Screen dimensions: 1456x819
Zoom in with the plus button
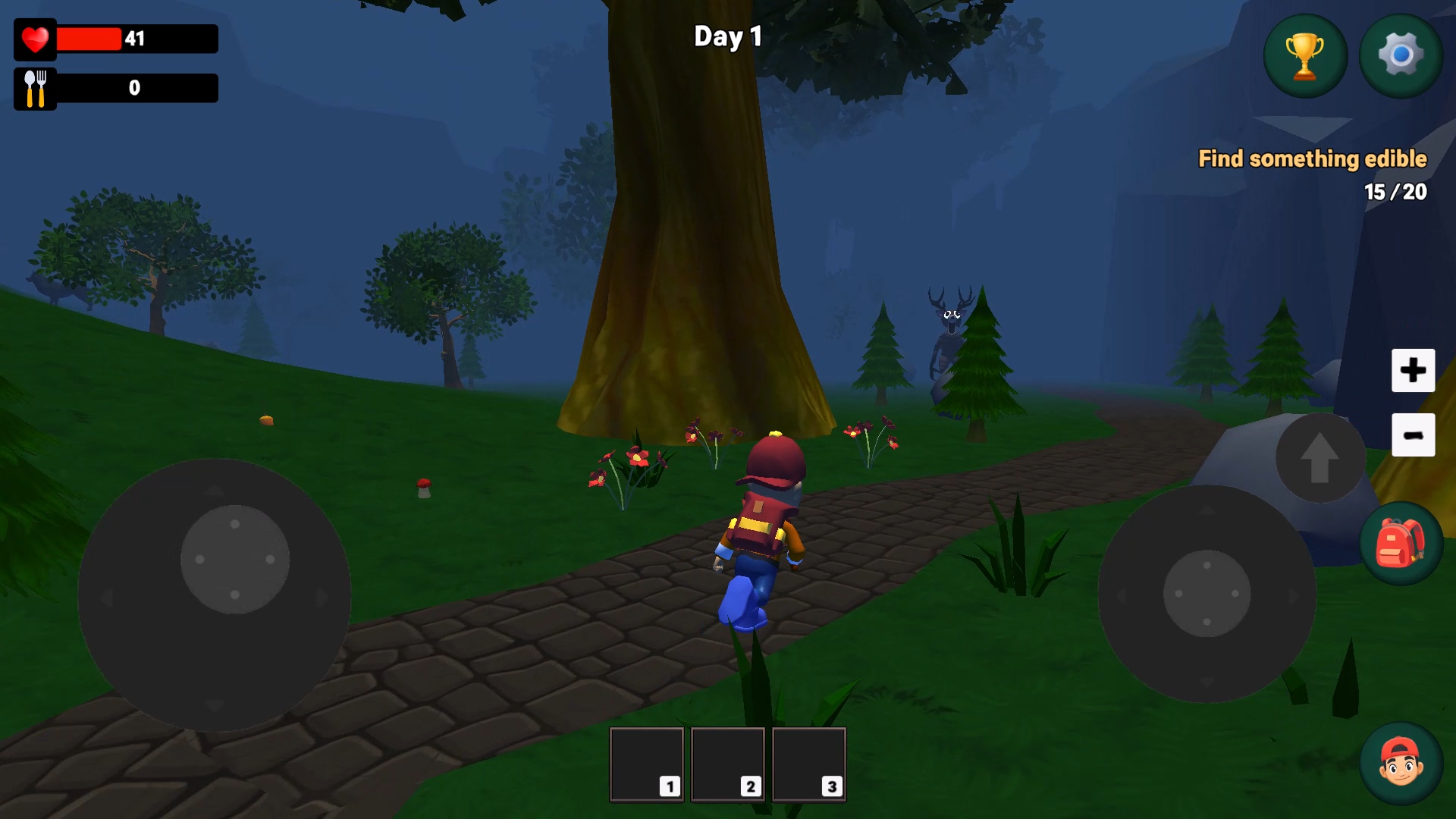pos(1413,371)
